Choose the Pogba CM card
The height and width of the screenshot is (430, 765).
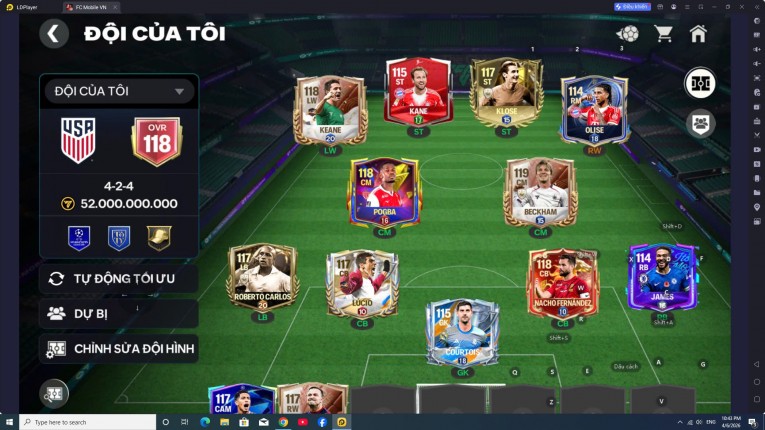click(x=383, y=191)
